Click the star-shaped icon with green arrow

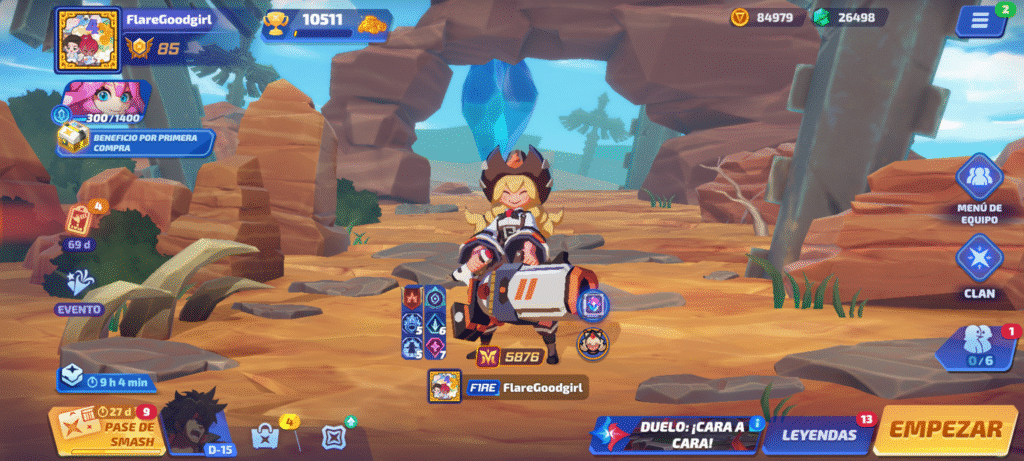pyautogui.click(x=335, y=436)
